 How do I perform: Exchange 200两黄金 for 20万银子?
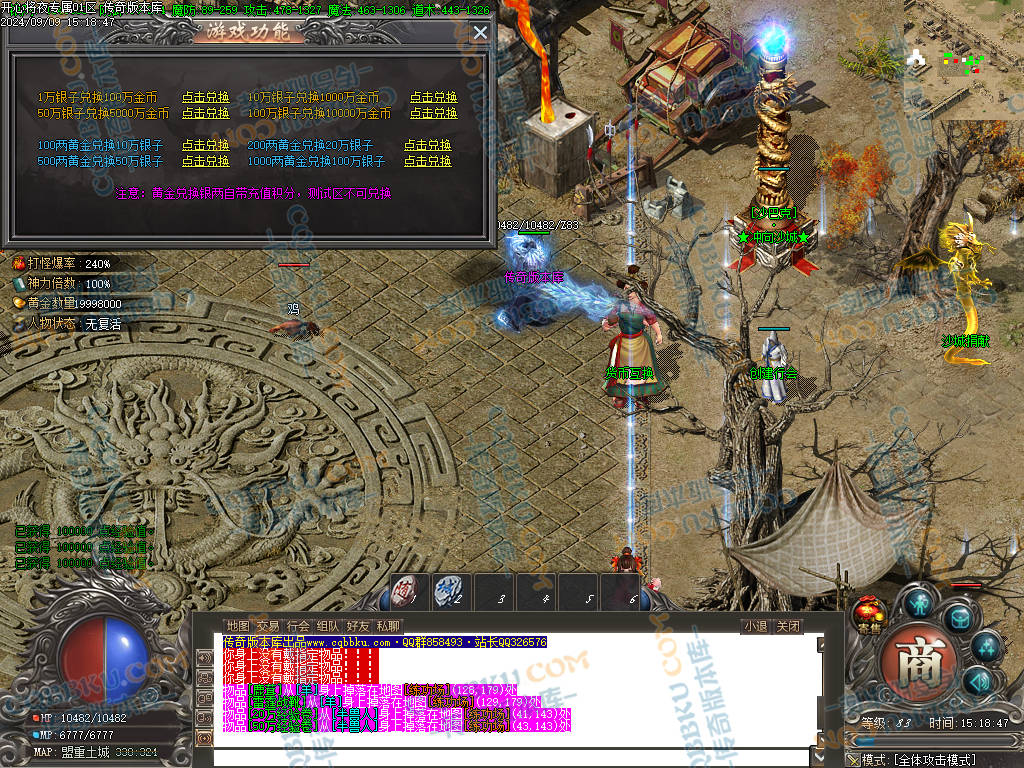point(427,145)
